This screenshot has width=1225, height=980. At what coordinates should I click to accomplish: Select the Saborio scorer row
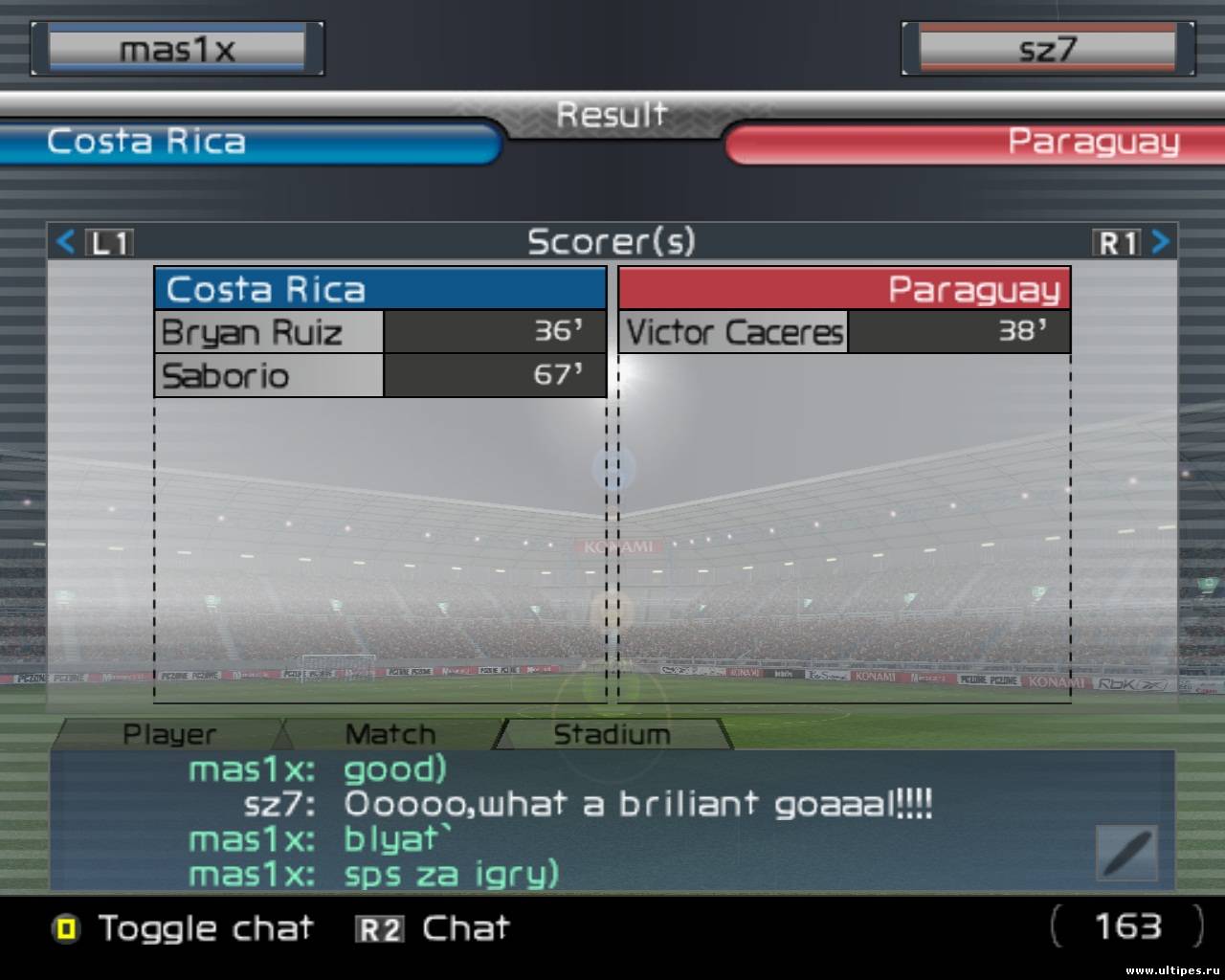(380, 375)
